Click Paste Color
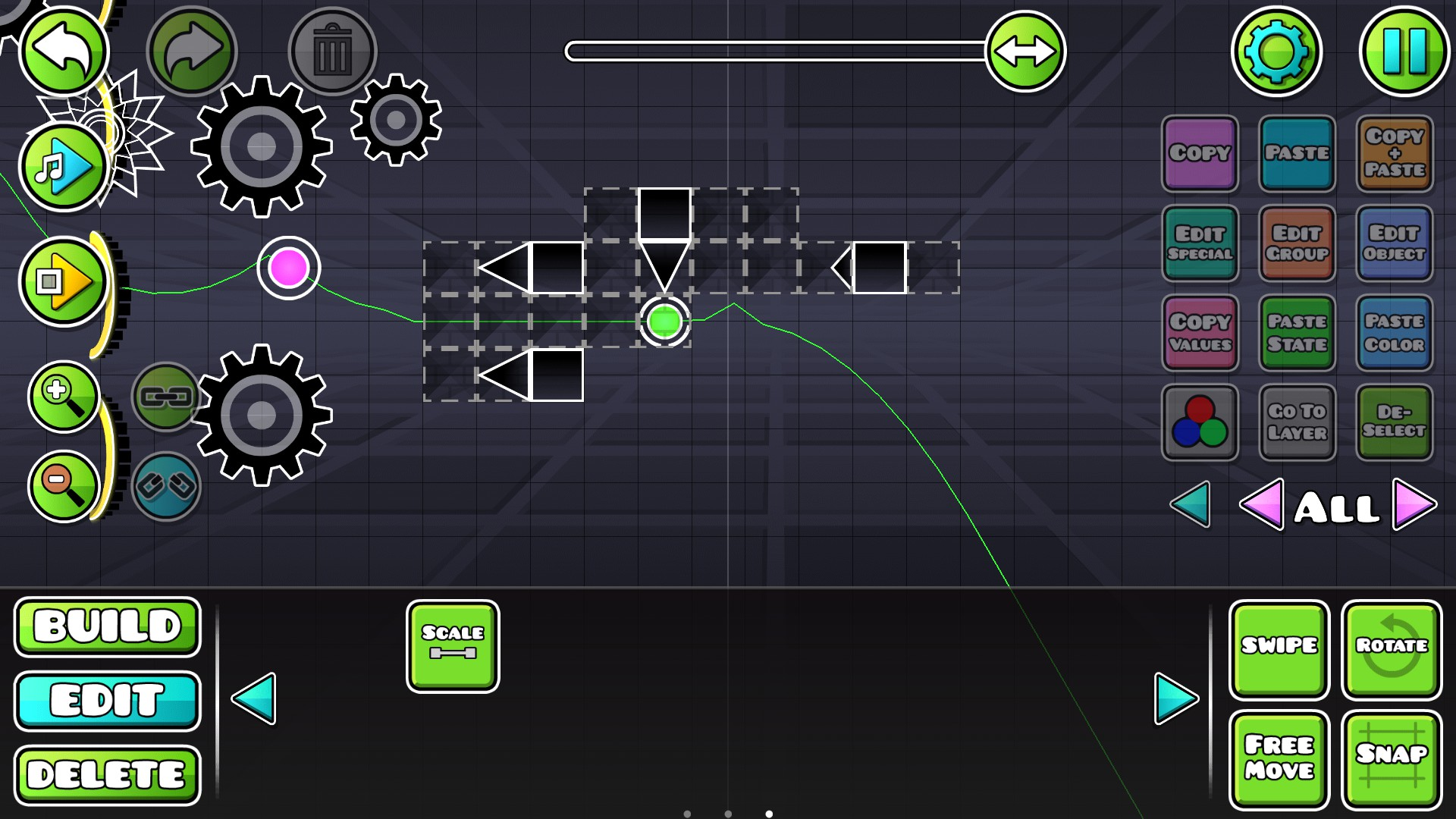The width and height of the screenshot is (1456, 819). (1395, 333)
